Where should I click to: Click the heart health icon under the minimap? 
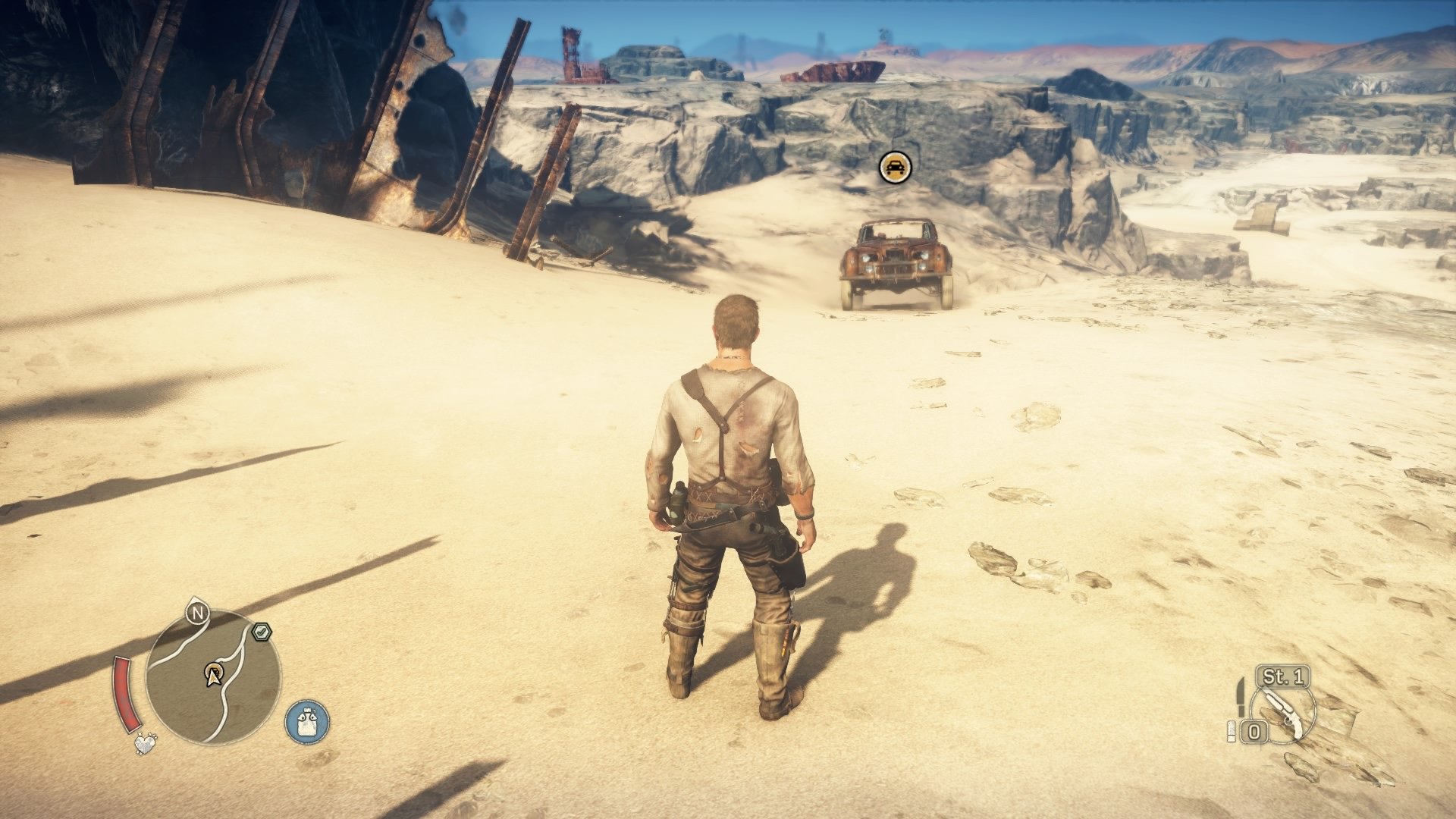tap(146, 745)
